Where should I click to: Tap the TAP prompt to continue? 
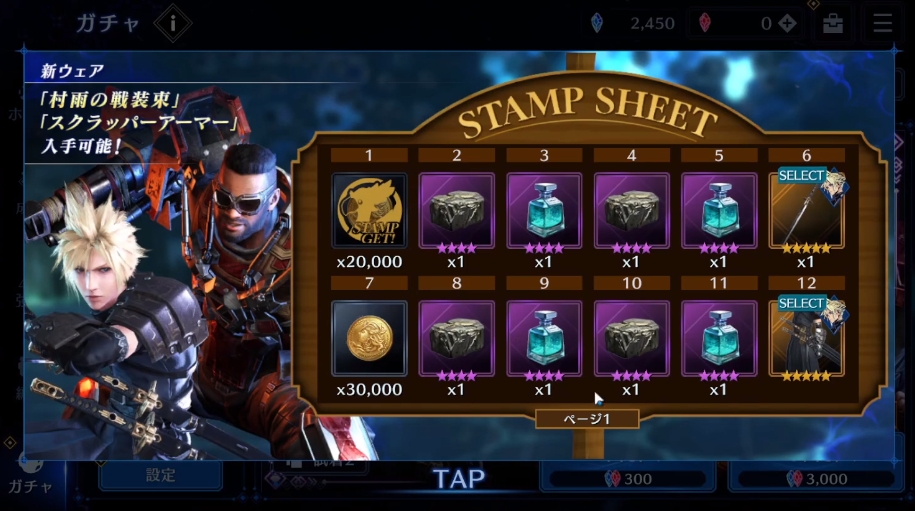[x=459, y=479]
